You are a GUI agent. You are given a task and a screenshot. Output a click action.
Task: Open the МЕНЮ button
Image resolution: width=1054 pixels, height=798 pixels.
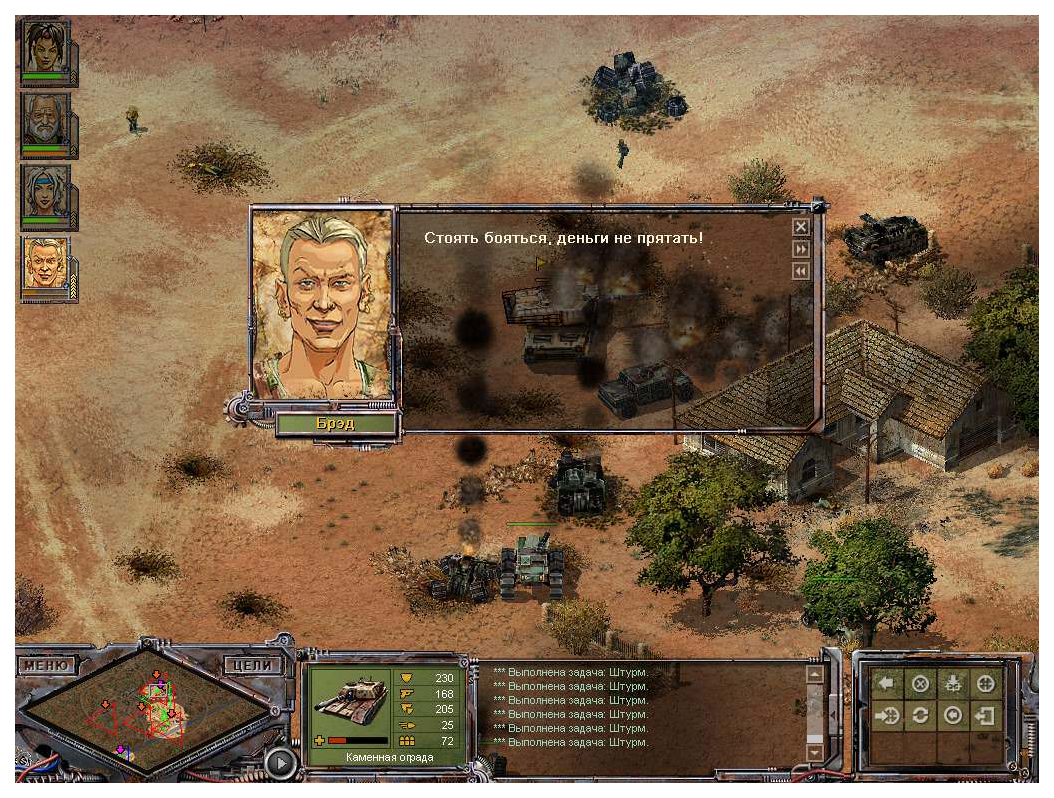coord(47,665)
